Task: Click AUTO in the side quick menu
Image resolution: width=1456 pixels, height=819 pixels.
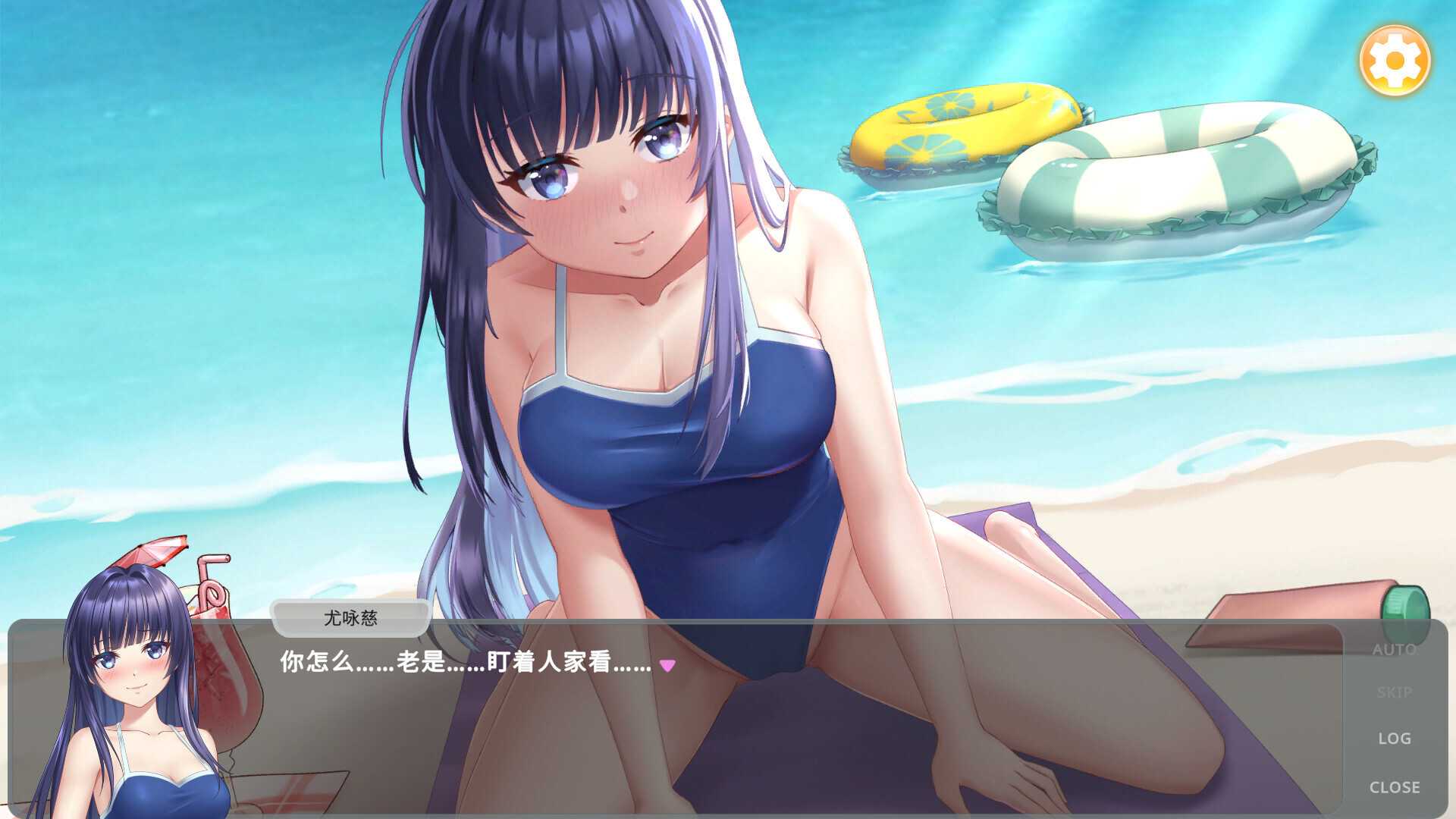Action: (x=1394, y=648)
